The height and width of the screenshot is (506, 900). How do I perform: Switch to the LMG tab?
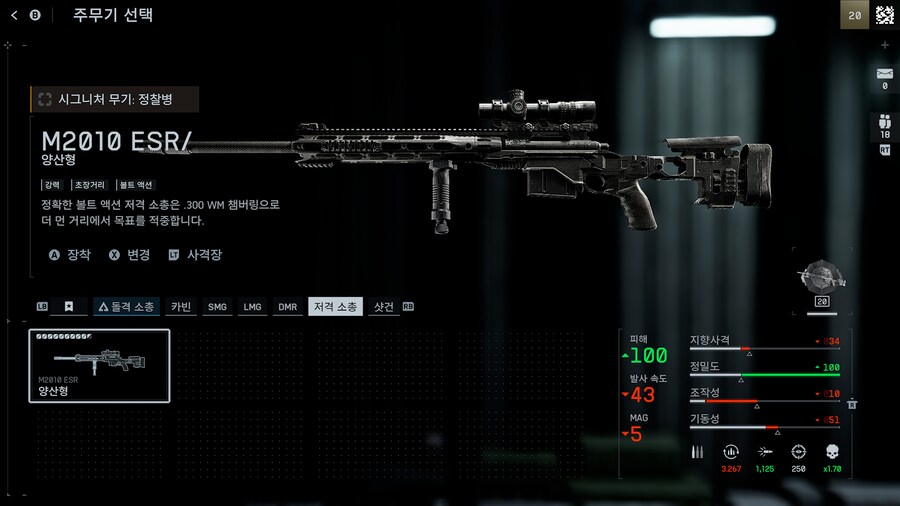[x=252, y=307]
